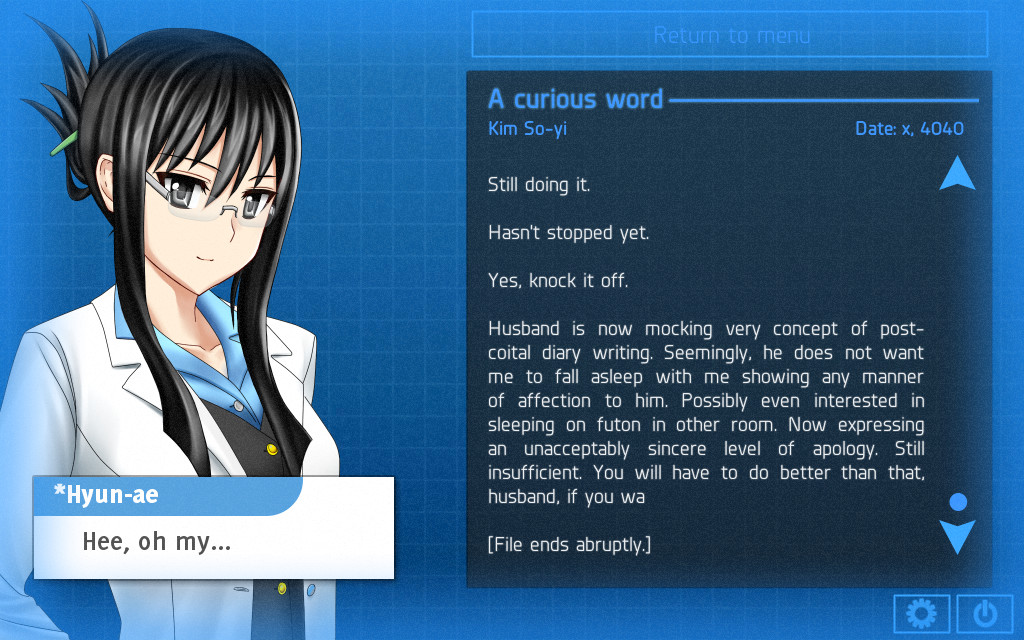Open settings with the gear icon
The image size is (1024, 640).
tap(921, 613)
